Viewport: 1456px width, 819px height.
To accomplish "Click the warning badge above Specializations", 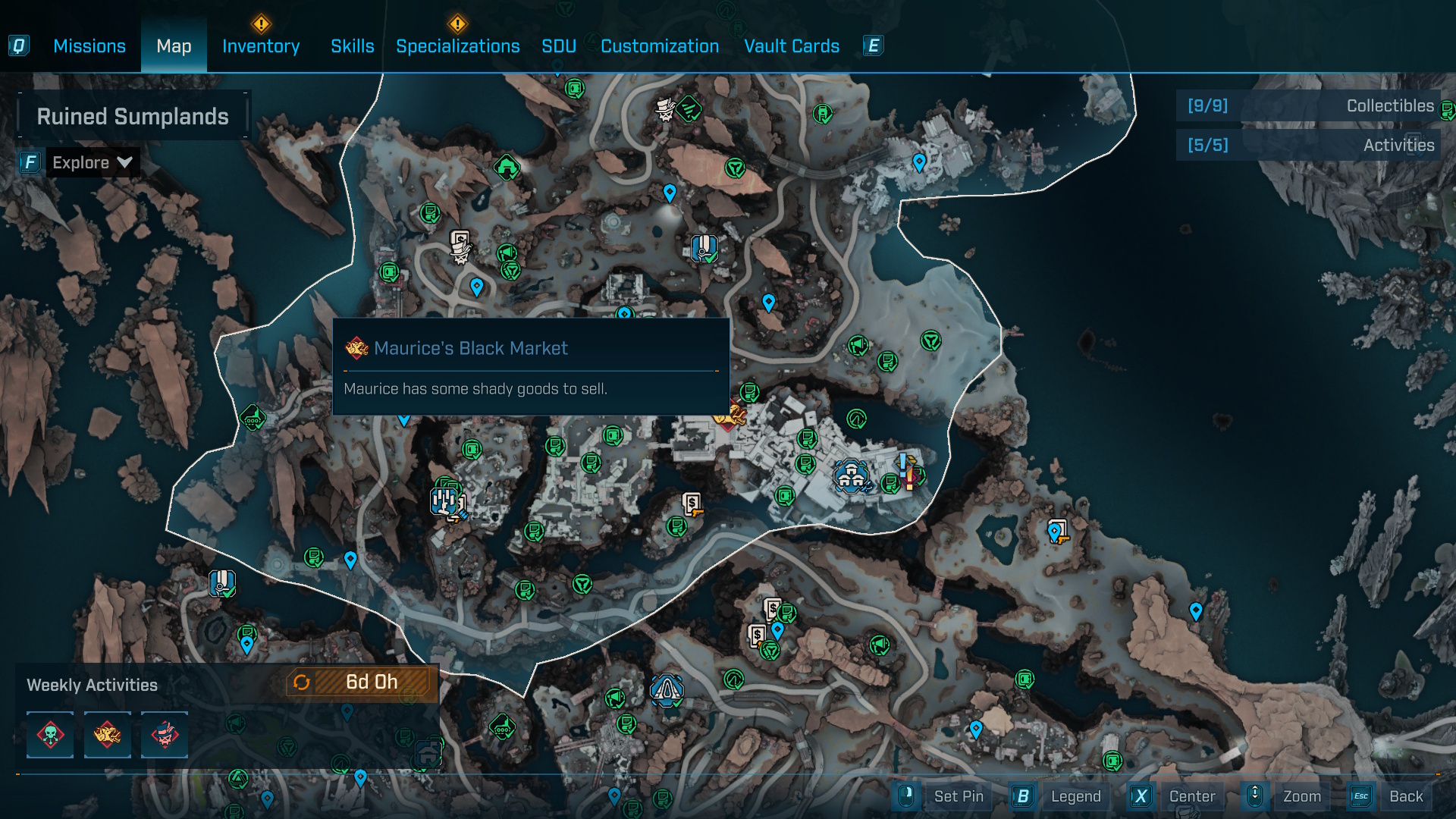I will pyautogui.click(x=457, y=25).
